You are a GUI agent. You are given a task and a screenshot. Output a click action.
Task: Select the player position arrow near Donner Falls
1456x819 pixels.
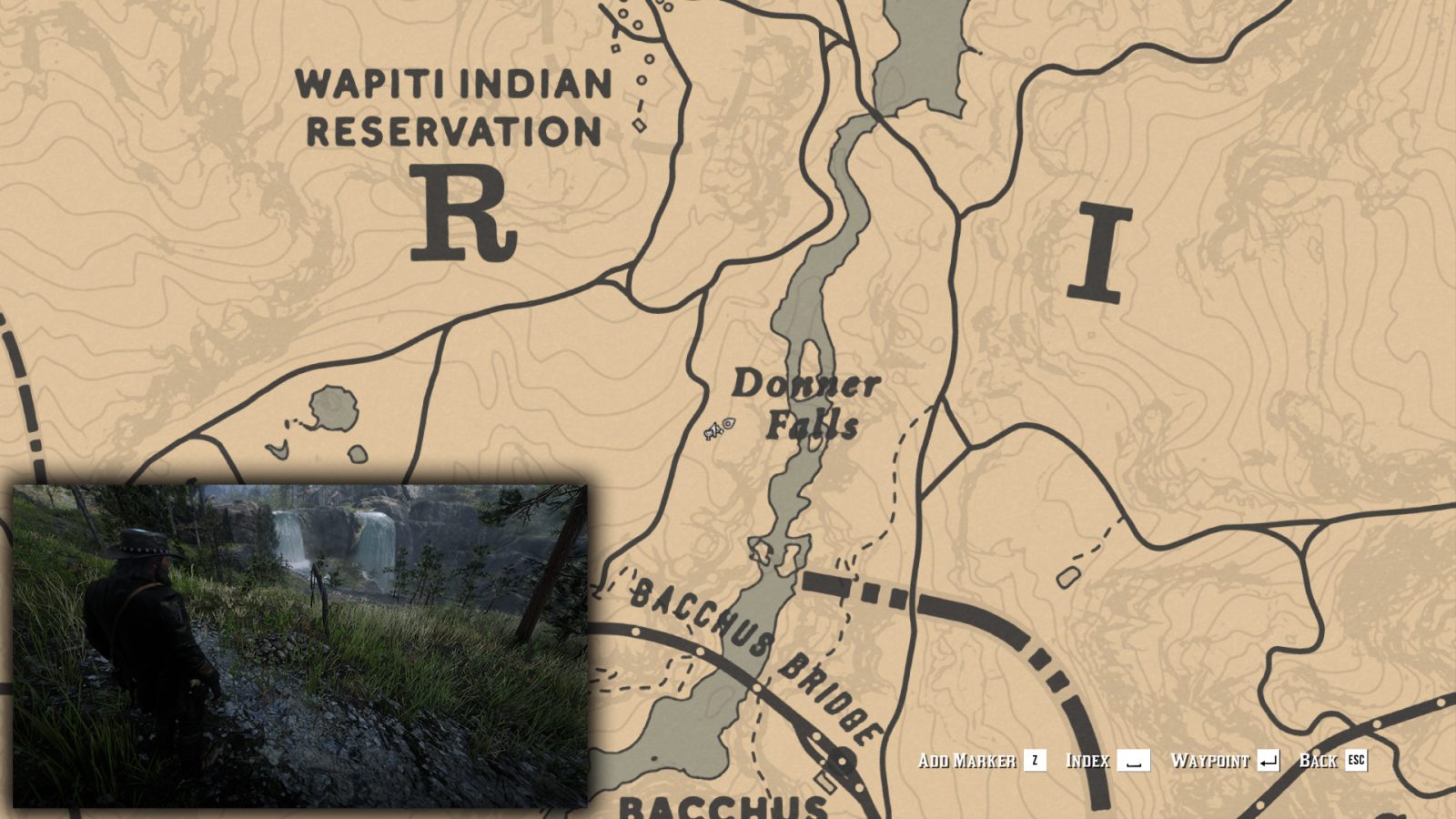click(712, 430)
